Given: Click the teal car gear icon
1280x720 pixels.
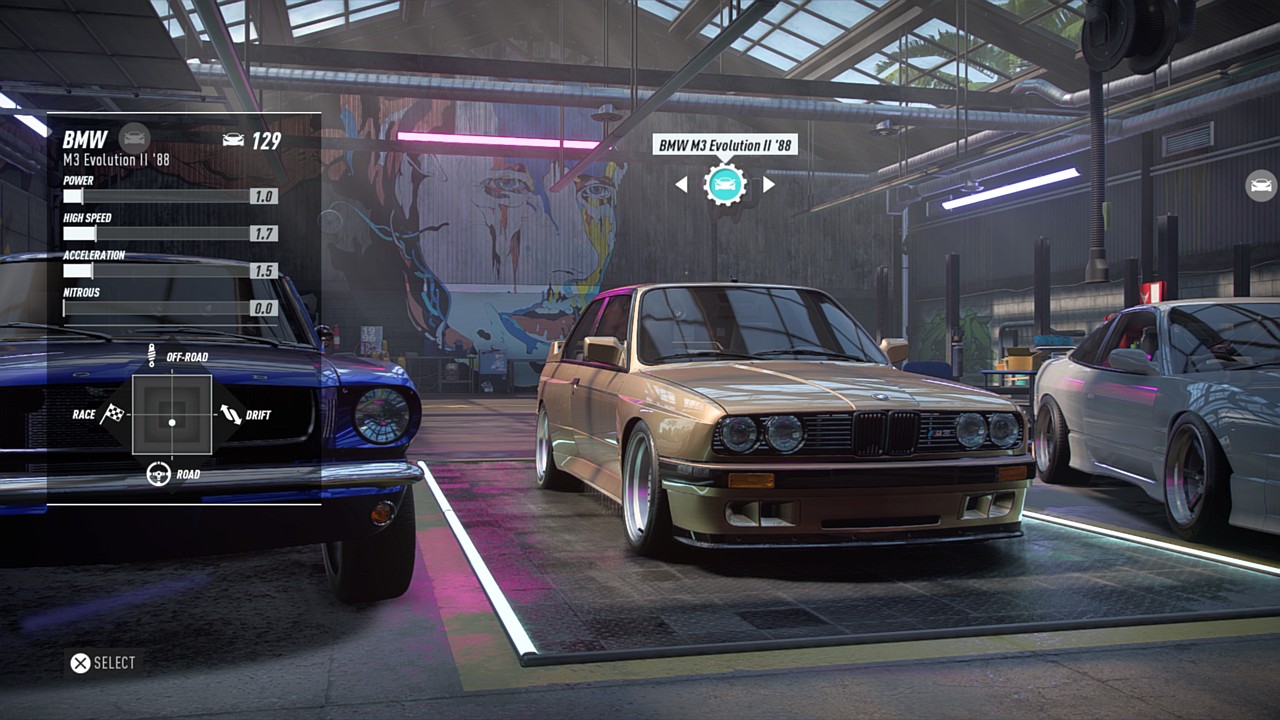Looking at the screenshot, I should coord(725,184).
